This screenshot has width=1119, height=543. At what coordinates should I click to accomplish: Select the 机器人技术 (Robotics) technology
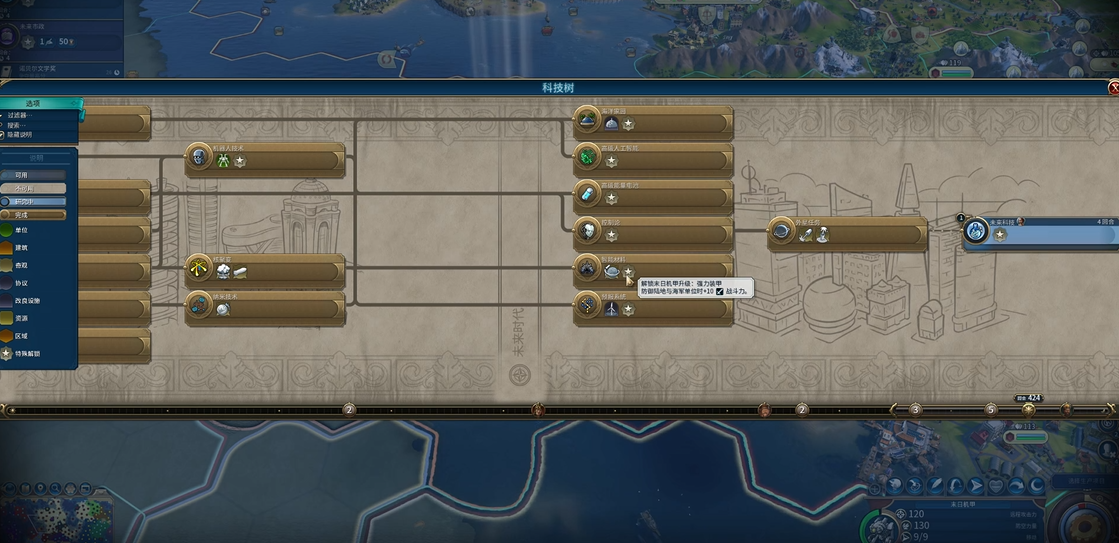265,160
